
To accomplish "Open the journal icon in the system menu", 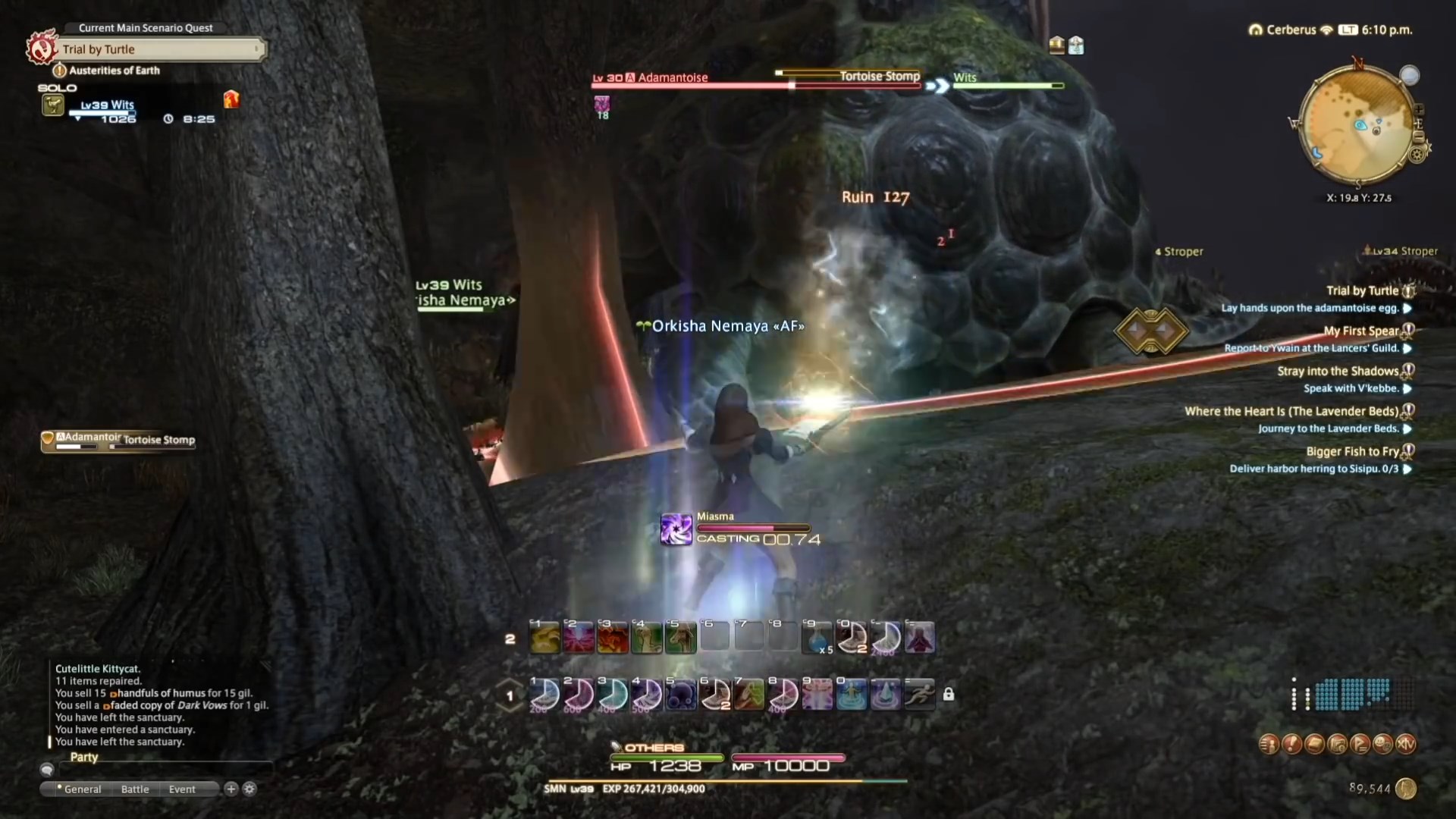I will pos(1313,745).
